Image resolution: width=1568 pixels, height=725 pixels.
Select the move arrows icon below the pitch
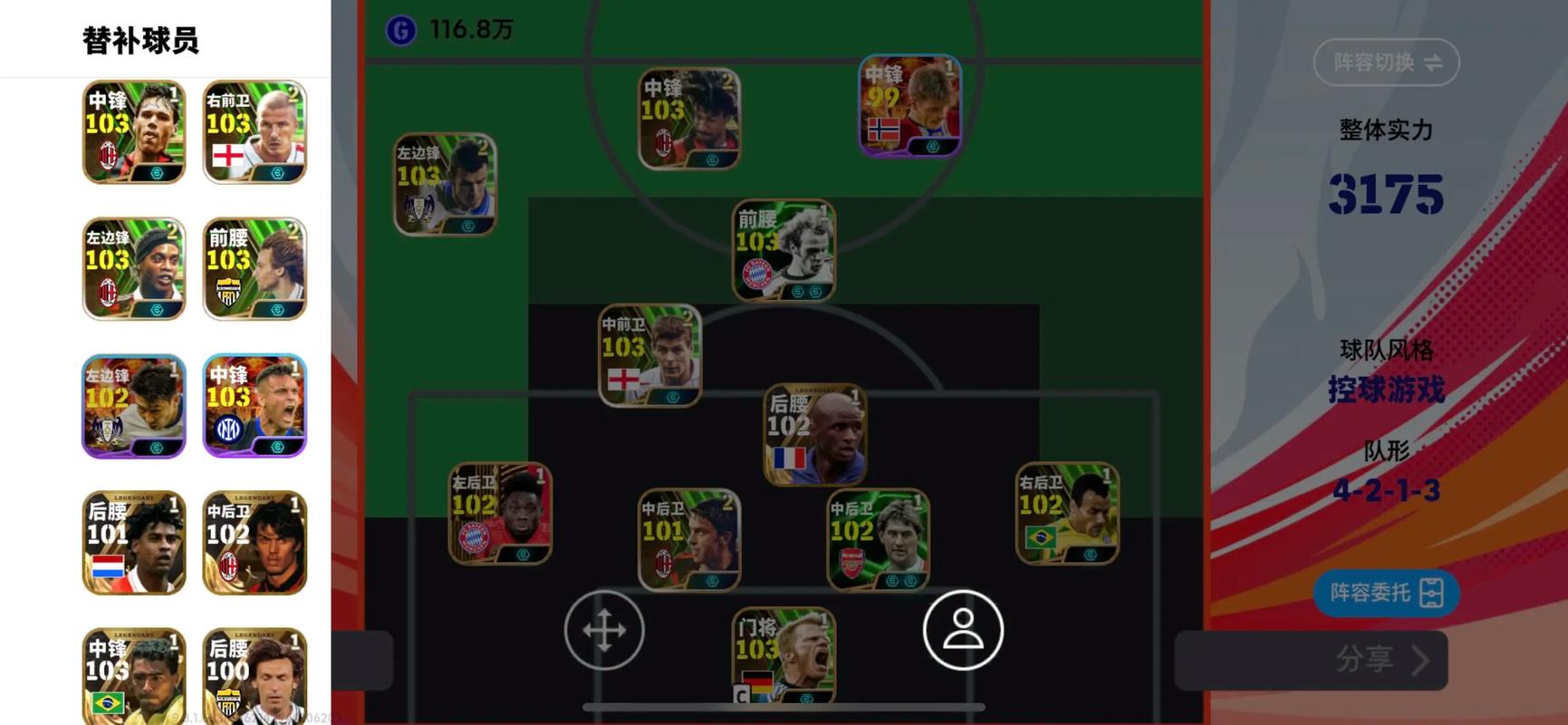pyautogui.click(x=603, y=629)
